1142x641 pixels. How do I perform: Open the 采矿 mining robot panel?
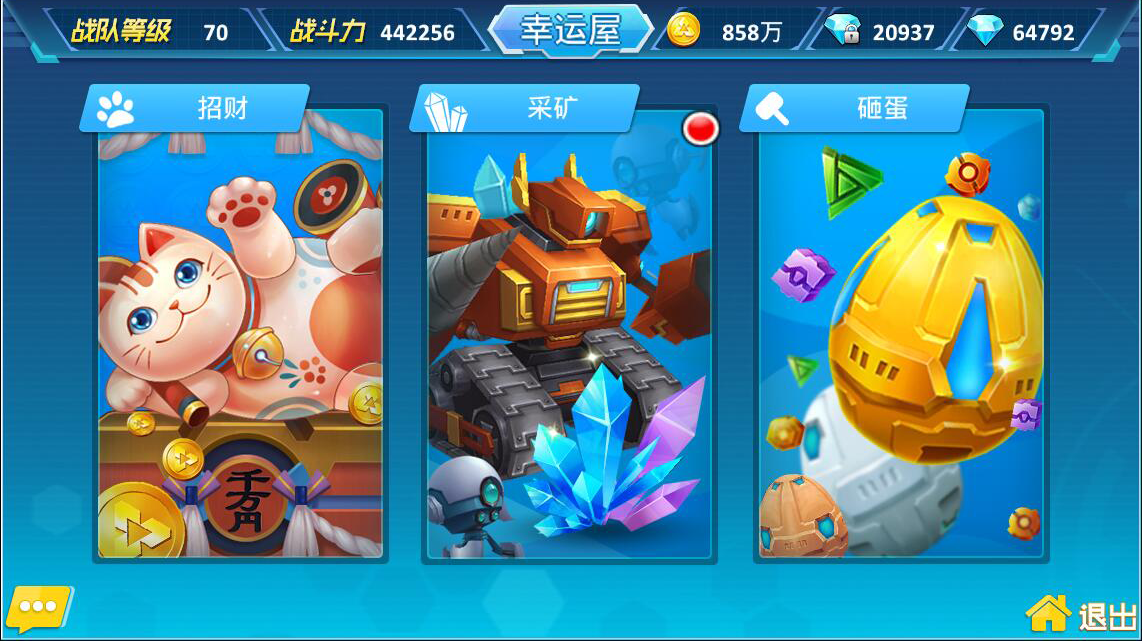[569, 330]
